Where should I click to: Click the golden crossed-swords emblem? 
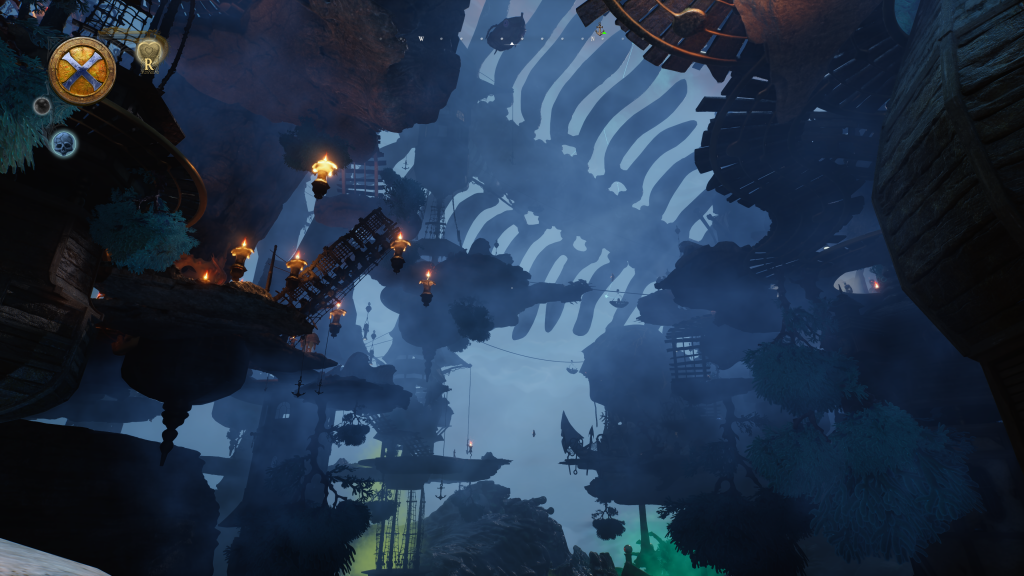pyautogui.click(x=81, y=71)
